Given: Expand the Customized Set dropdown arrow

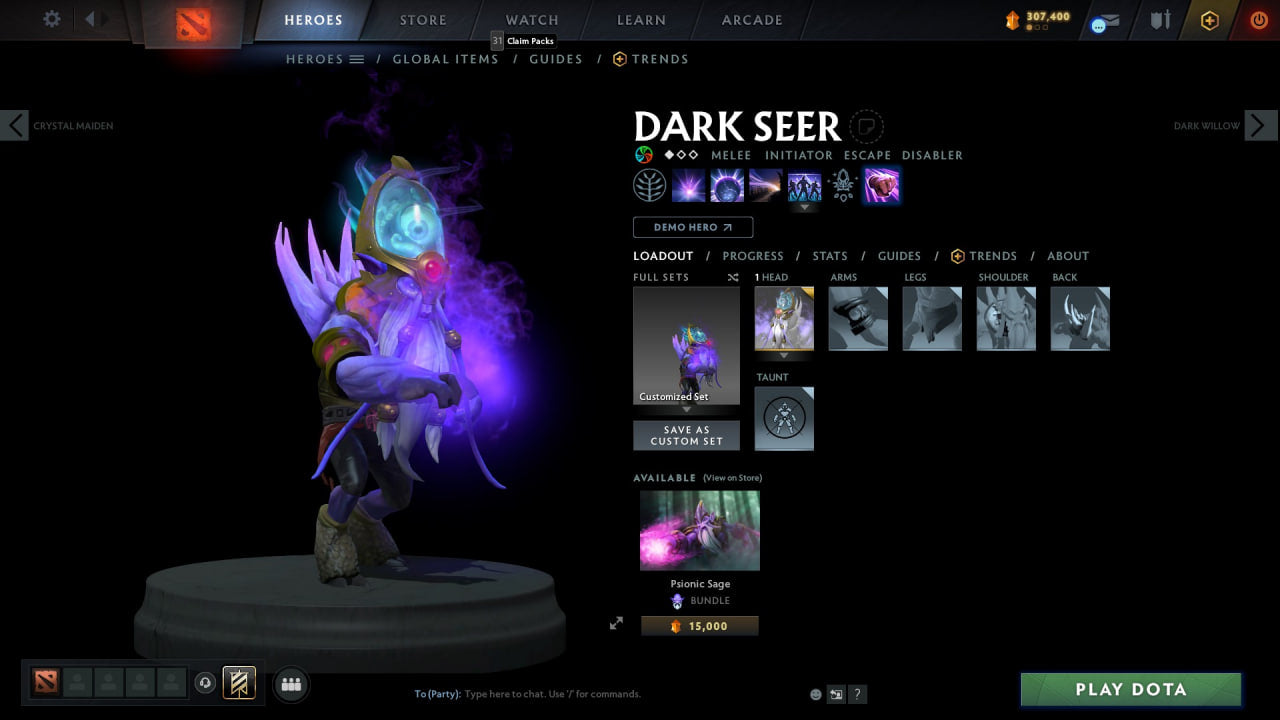Looking at the screenshot, I should coord(686,410).
